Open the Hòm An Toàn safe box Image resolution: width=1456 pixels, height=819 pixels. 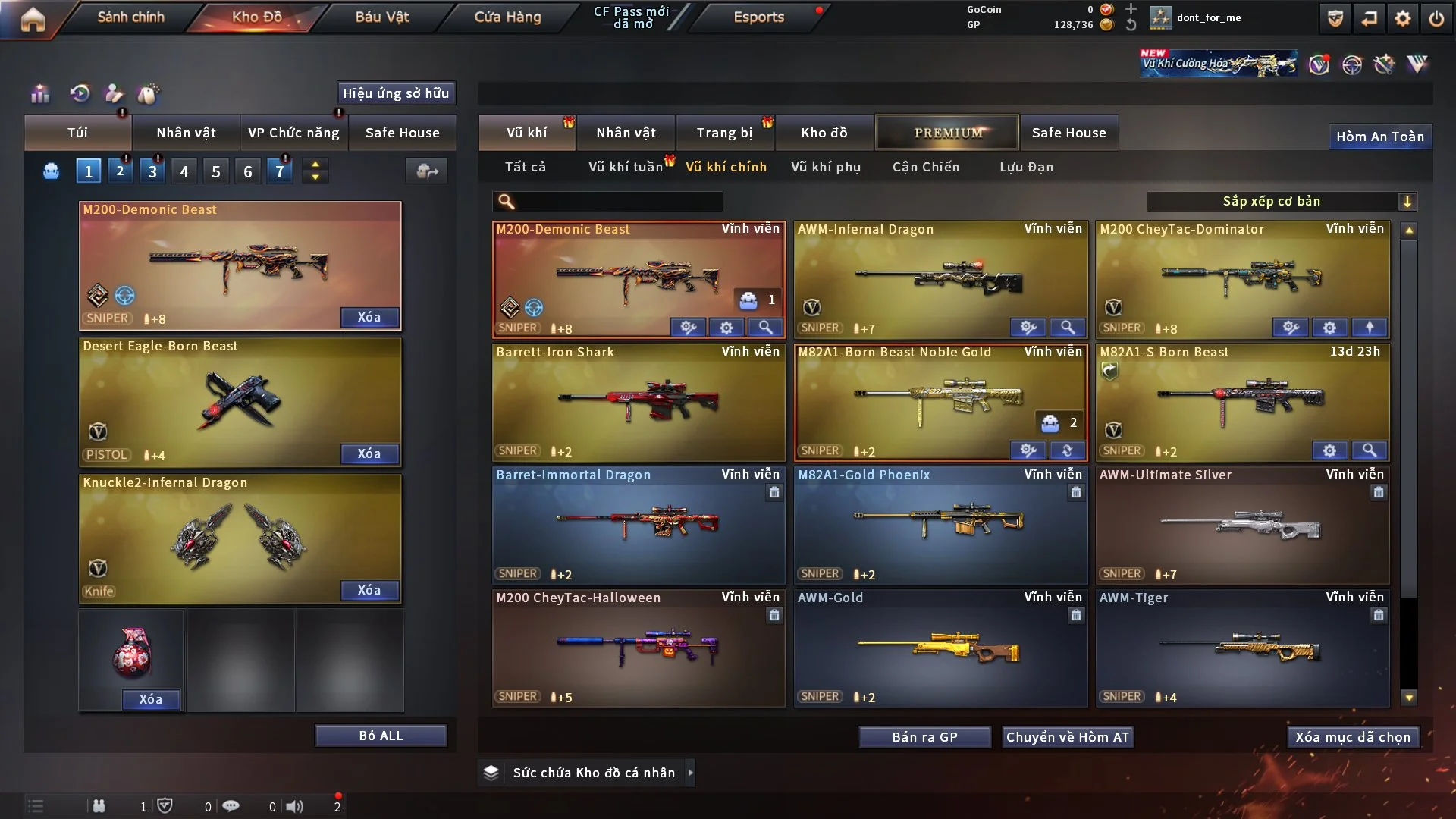1379,136
